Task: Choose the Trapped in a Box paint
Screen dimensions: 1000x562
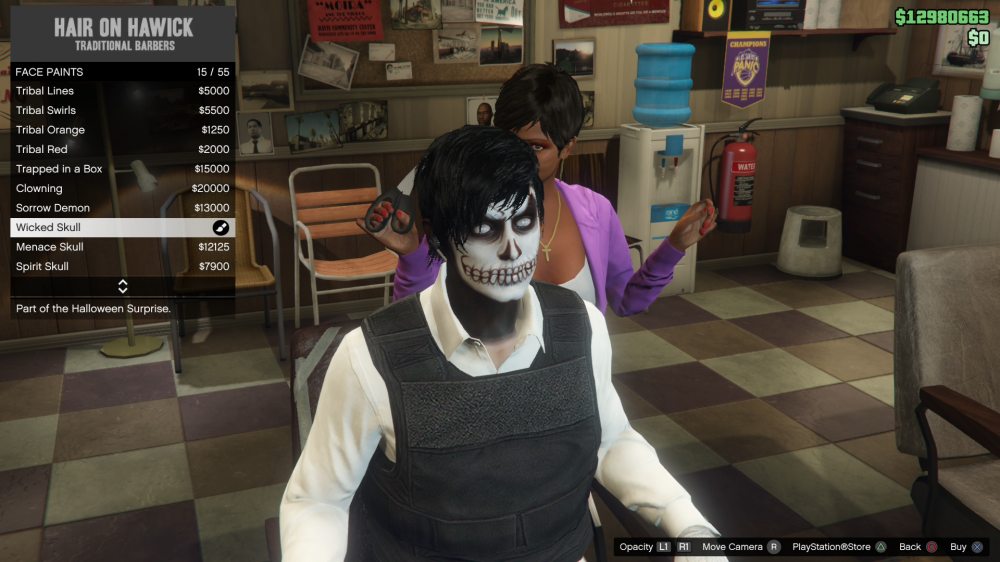Action: 122,169
